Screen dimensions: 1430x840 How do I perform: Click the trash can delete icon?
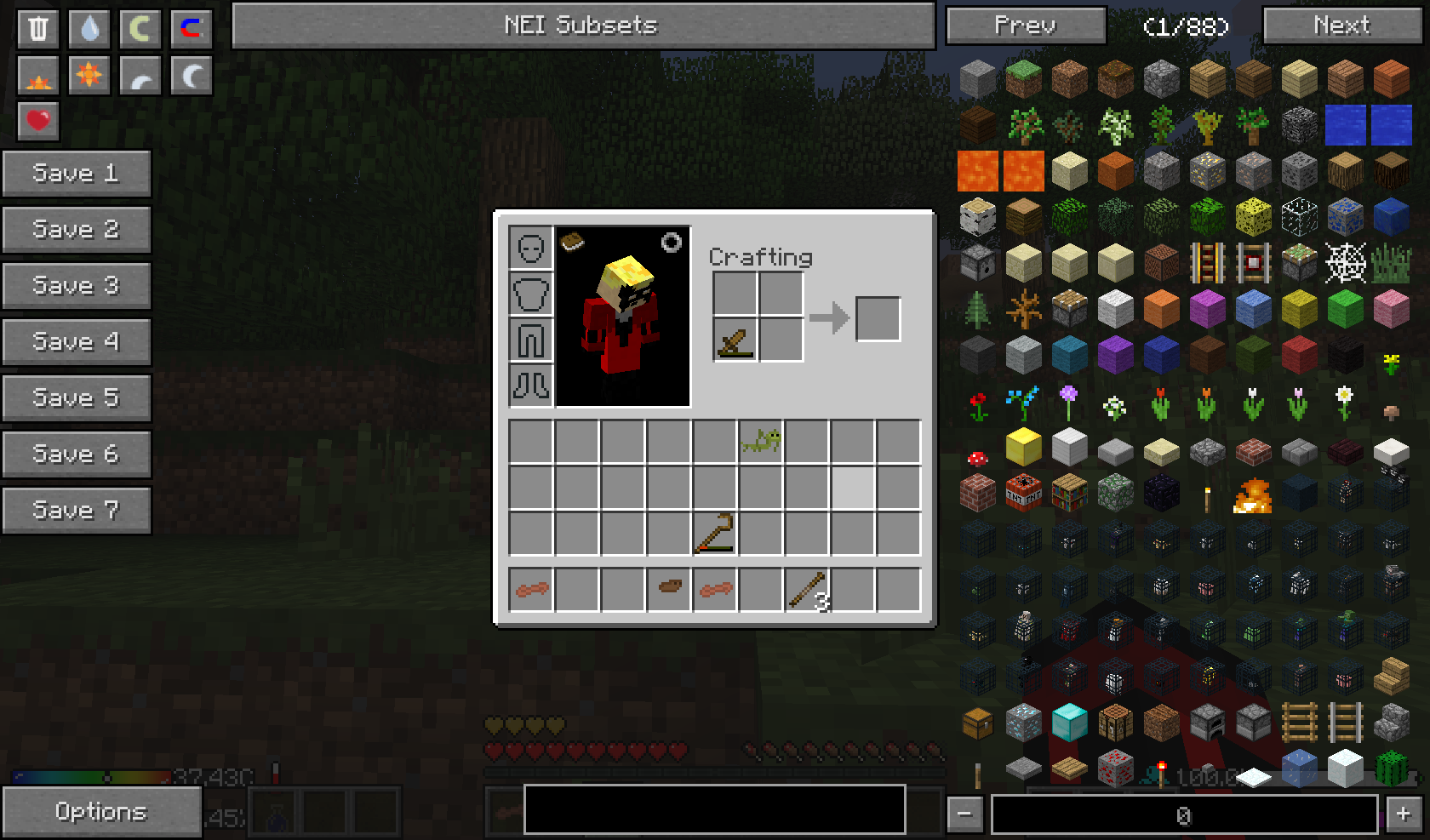38,29
